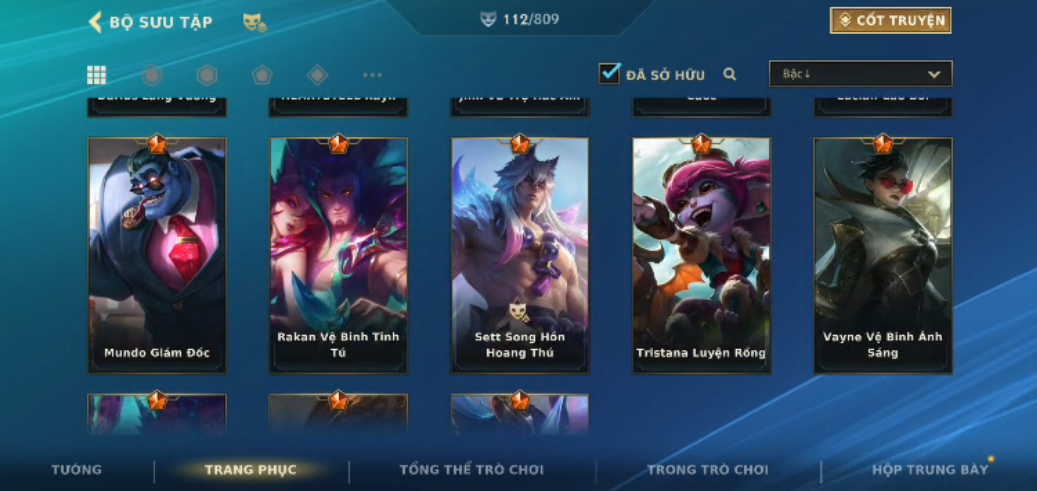This screenshot has height=491, width=1037.
Task: Open the search magnifier icon
Action: click(x=730, y=74)
